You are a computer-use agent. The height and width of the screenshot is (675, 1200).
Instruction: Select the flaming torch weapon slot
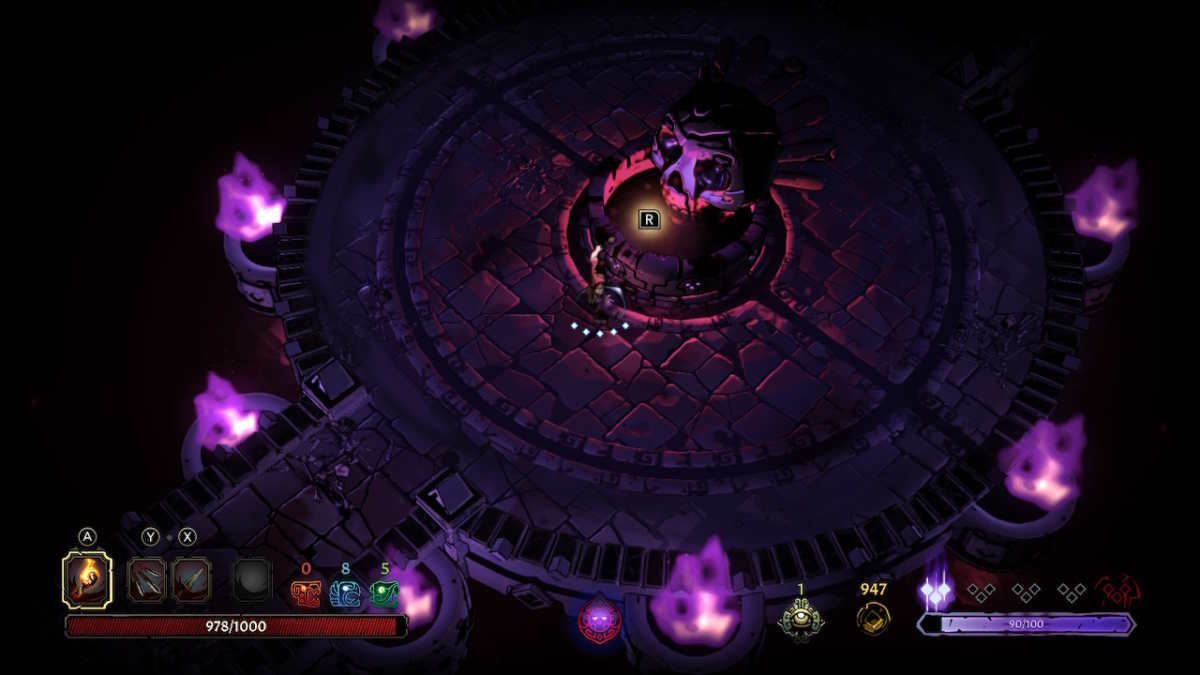(x=87, y=580)
